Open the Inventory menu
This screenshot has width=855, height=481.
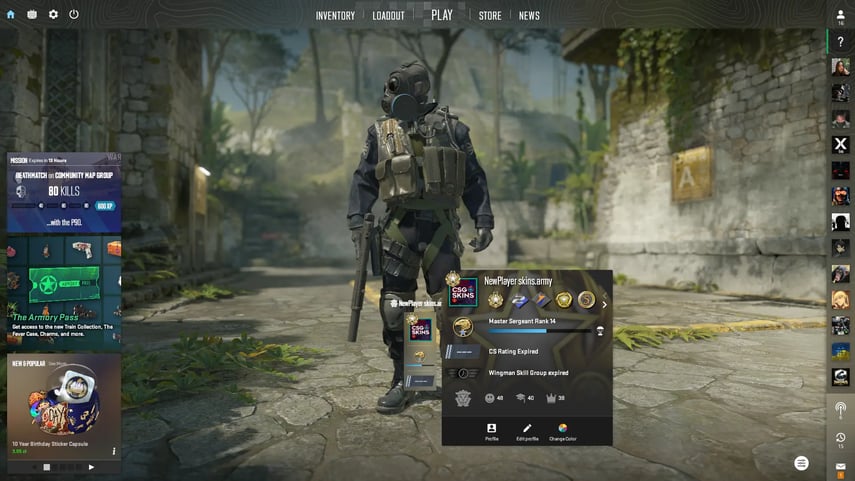[x=335, y=16]
